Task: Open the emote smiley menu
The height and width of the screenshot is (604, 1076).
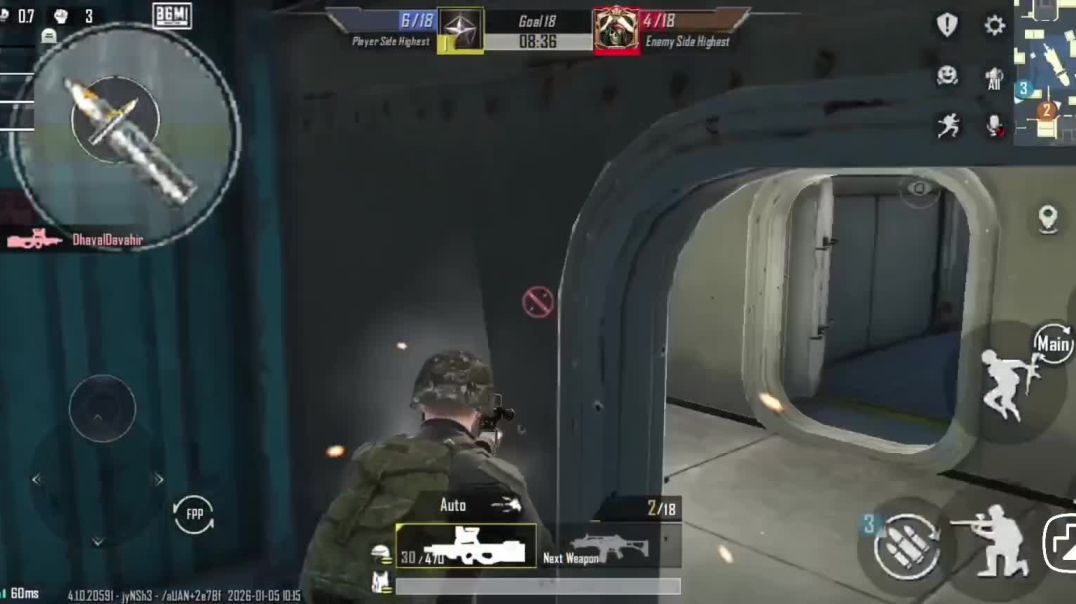Action: [x=946, y=76]
